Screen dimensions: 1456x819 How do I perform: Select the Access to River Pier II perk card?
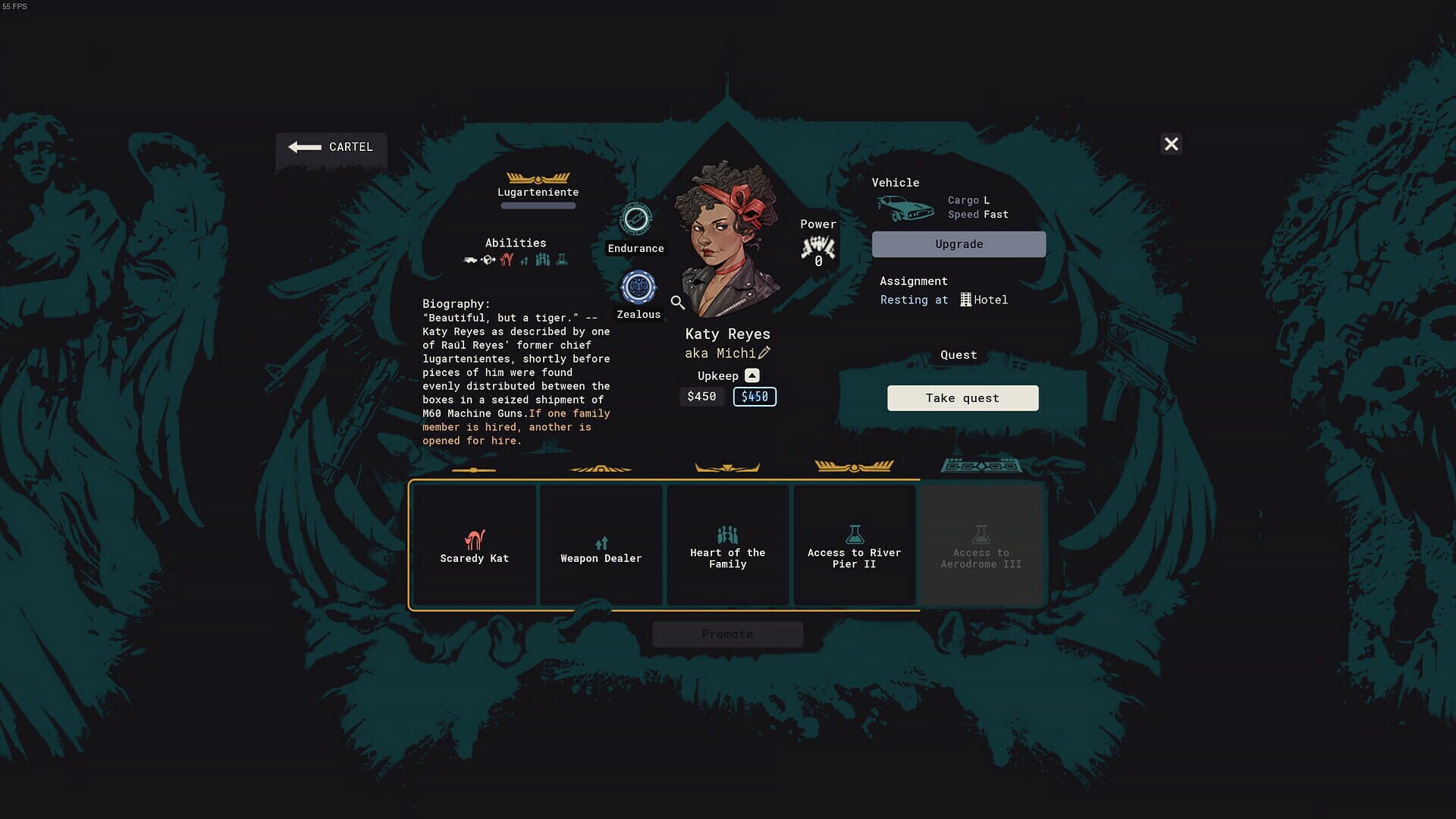(854, 544)
